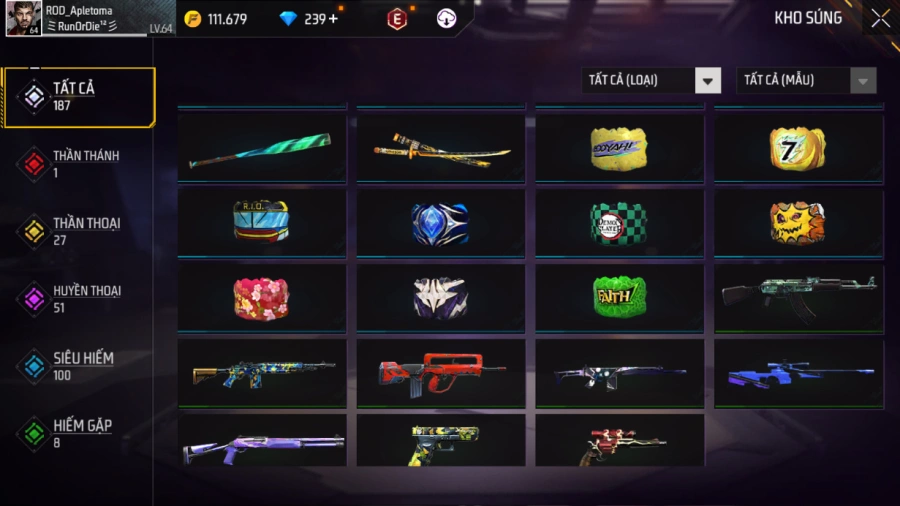Select the Tất Cả rarity tab

(80, 97)
